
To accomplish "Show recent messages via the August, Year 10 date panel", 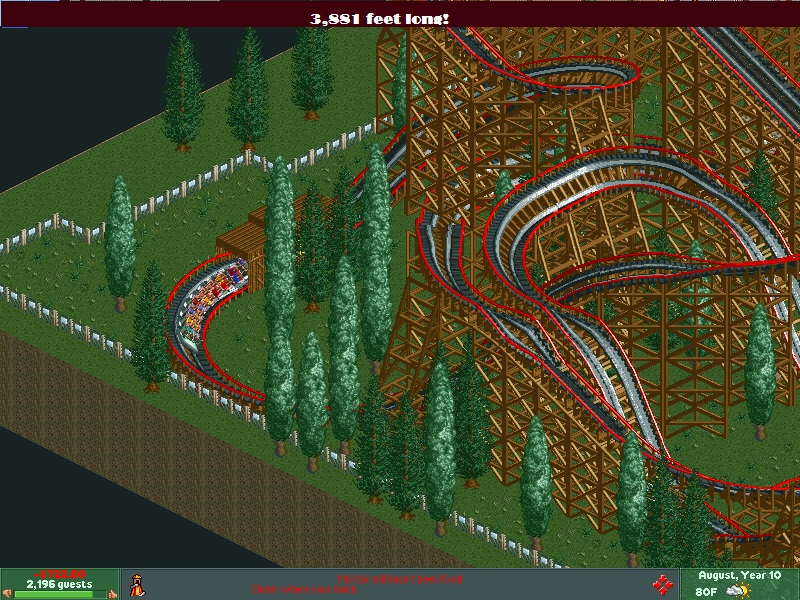I will [739, 577].
